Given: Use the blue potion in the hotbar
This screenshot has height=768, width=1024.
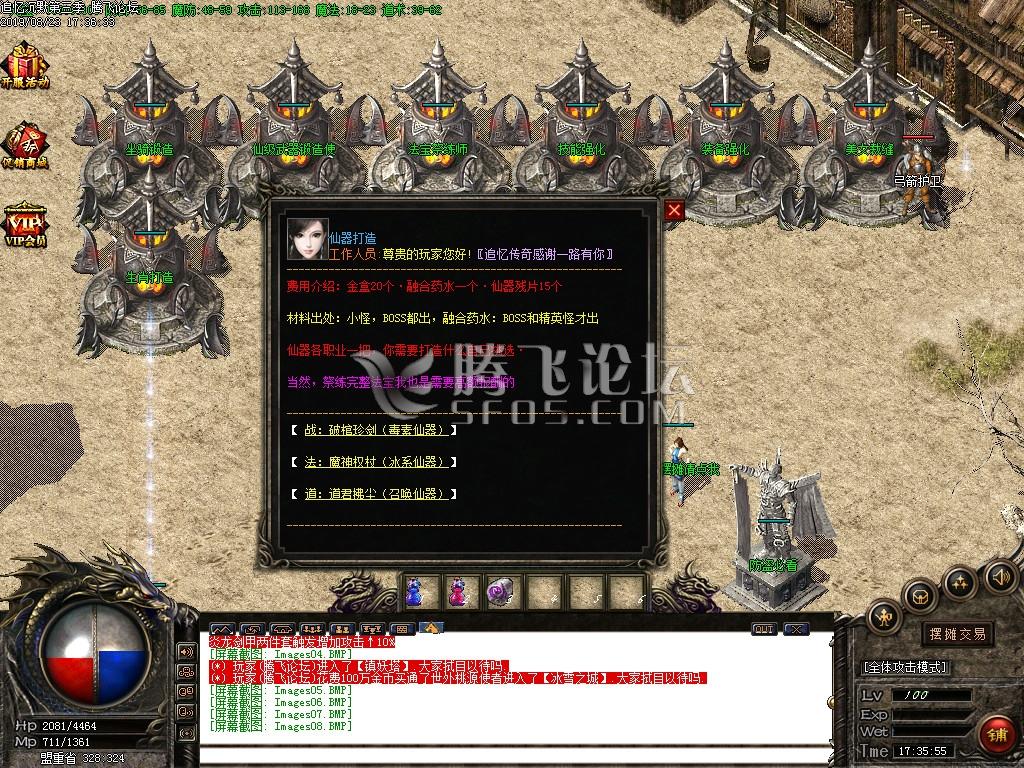Looking at the screenshot, I should point(415,592).
